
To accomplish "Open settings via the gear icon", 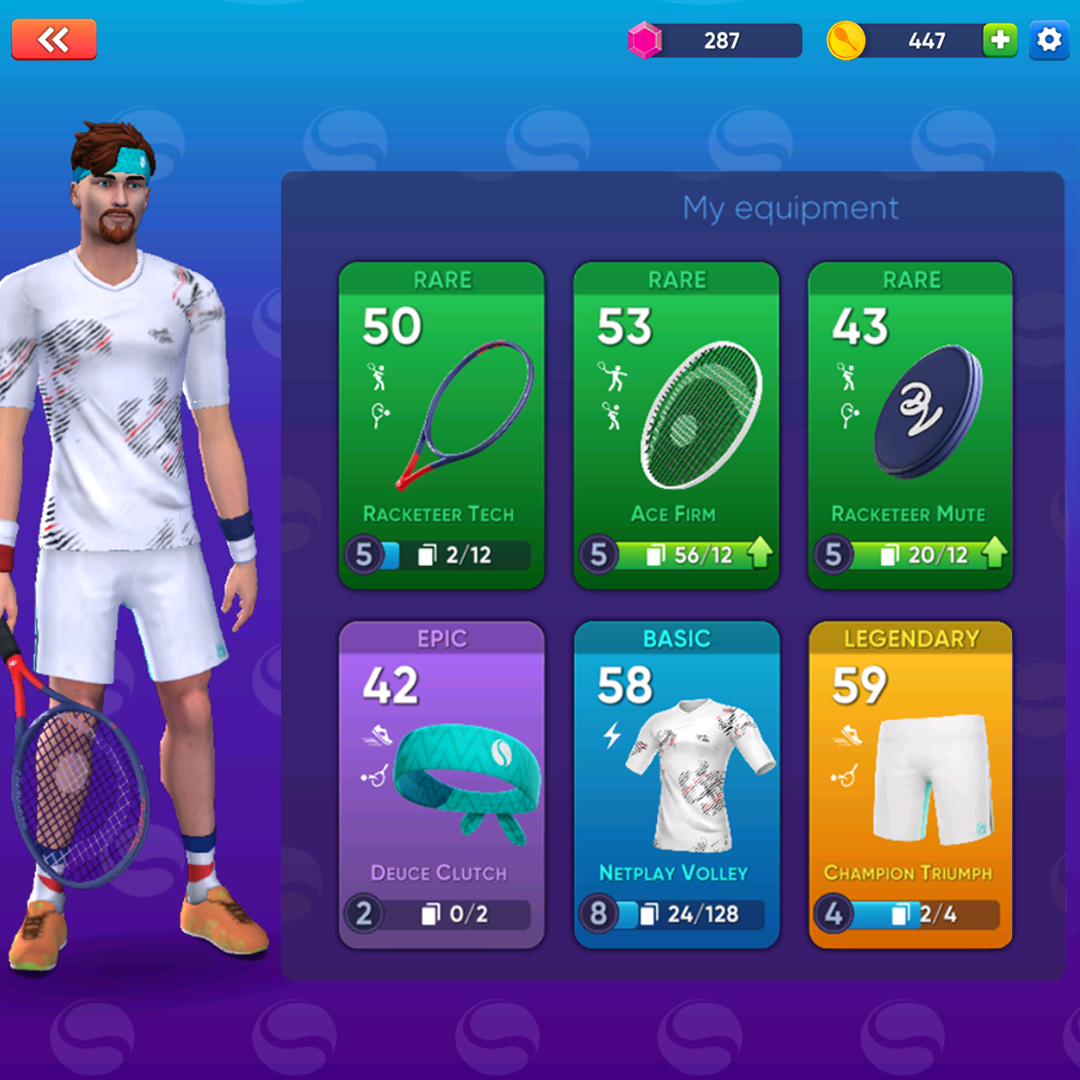I will point(1049,40).
